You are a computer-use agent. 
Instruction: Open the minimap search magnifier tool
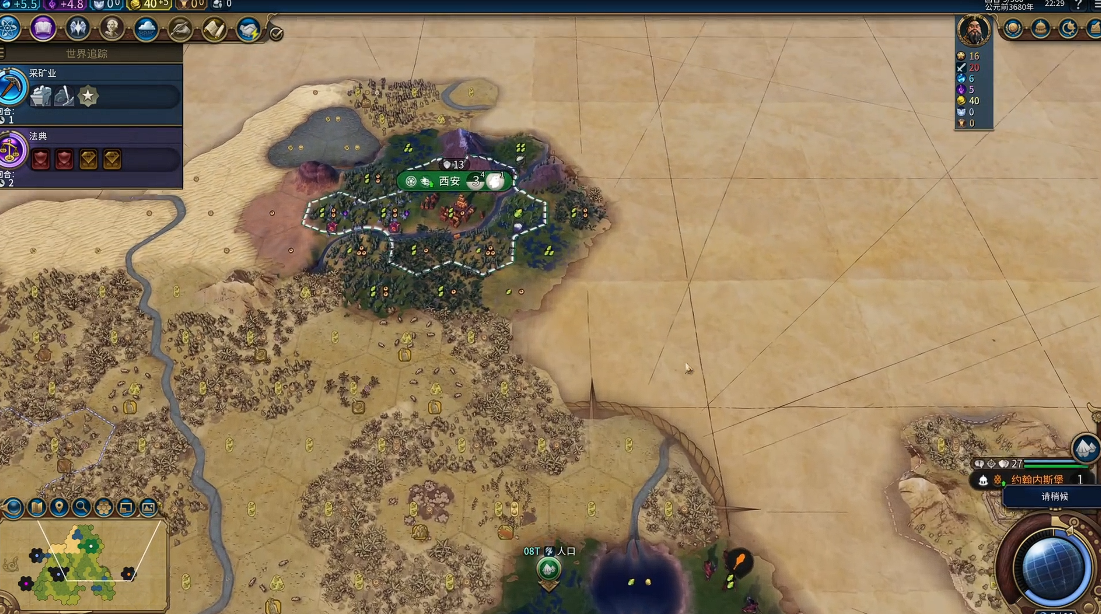click(81, 508)
